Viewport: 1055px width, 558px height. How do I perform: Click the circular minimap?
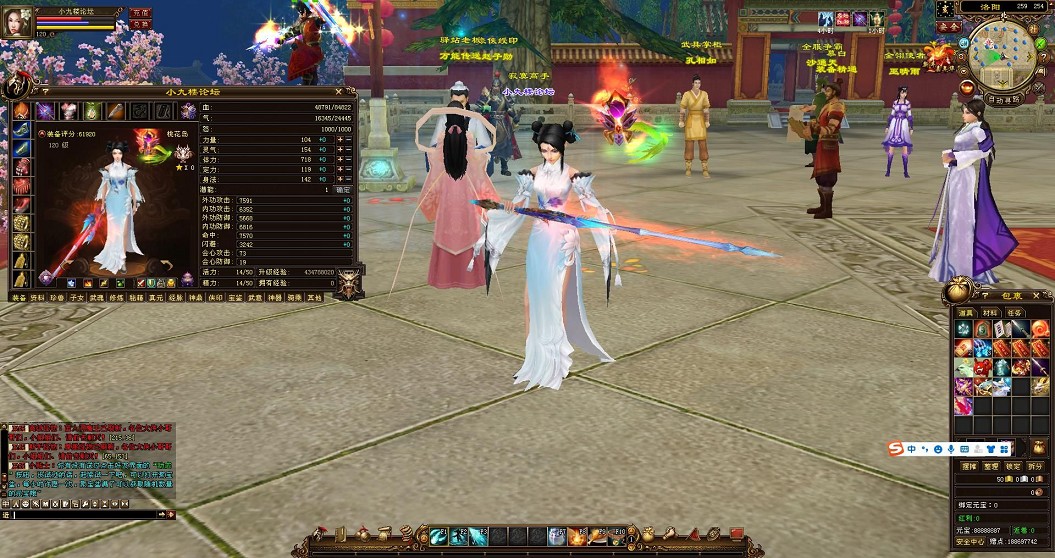1003,52
